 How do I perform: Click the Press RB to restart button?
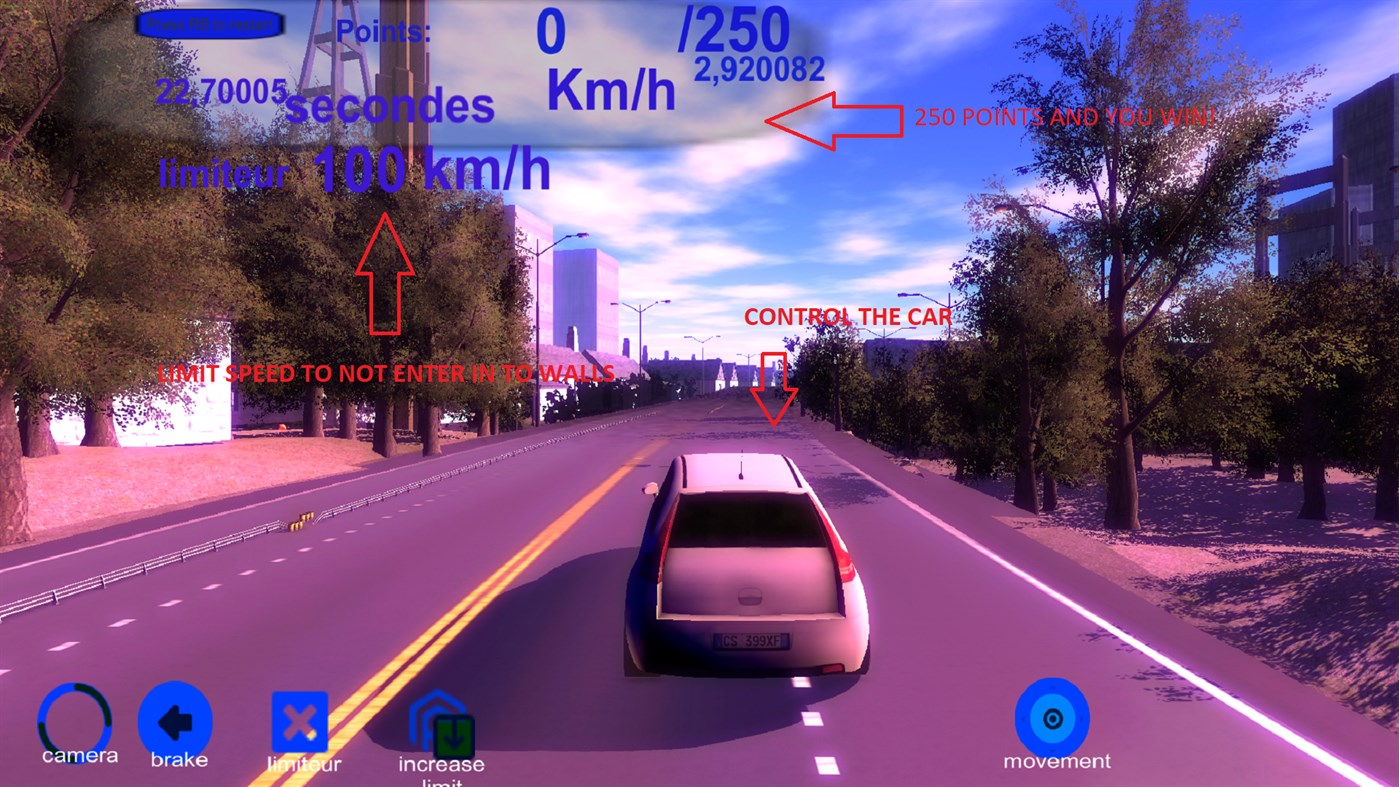209,22
